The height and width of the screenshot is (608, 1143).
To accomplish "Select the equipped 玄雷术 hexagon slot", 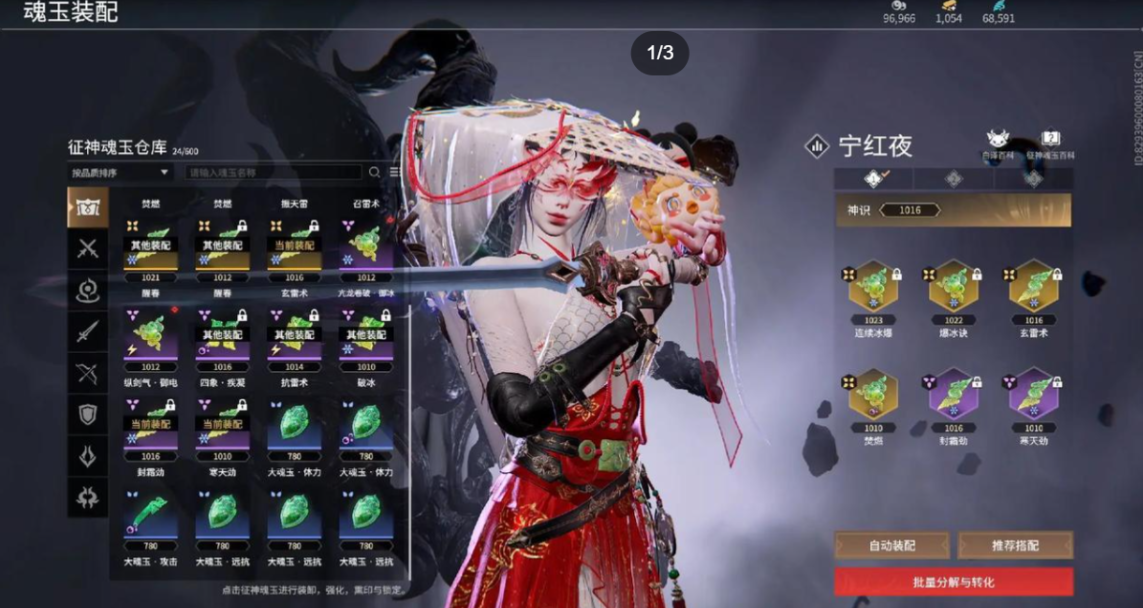I will [x=1033, y=288].
